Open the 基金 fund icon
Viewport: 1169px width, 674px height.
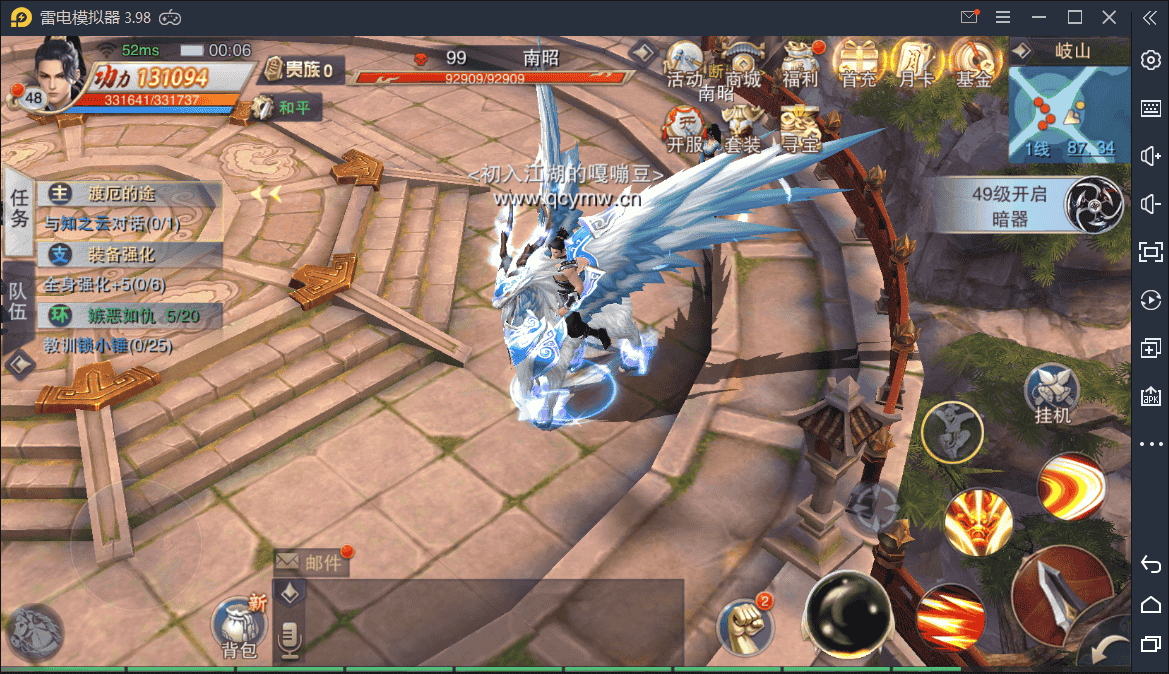[973, 64]
